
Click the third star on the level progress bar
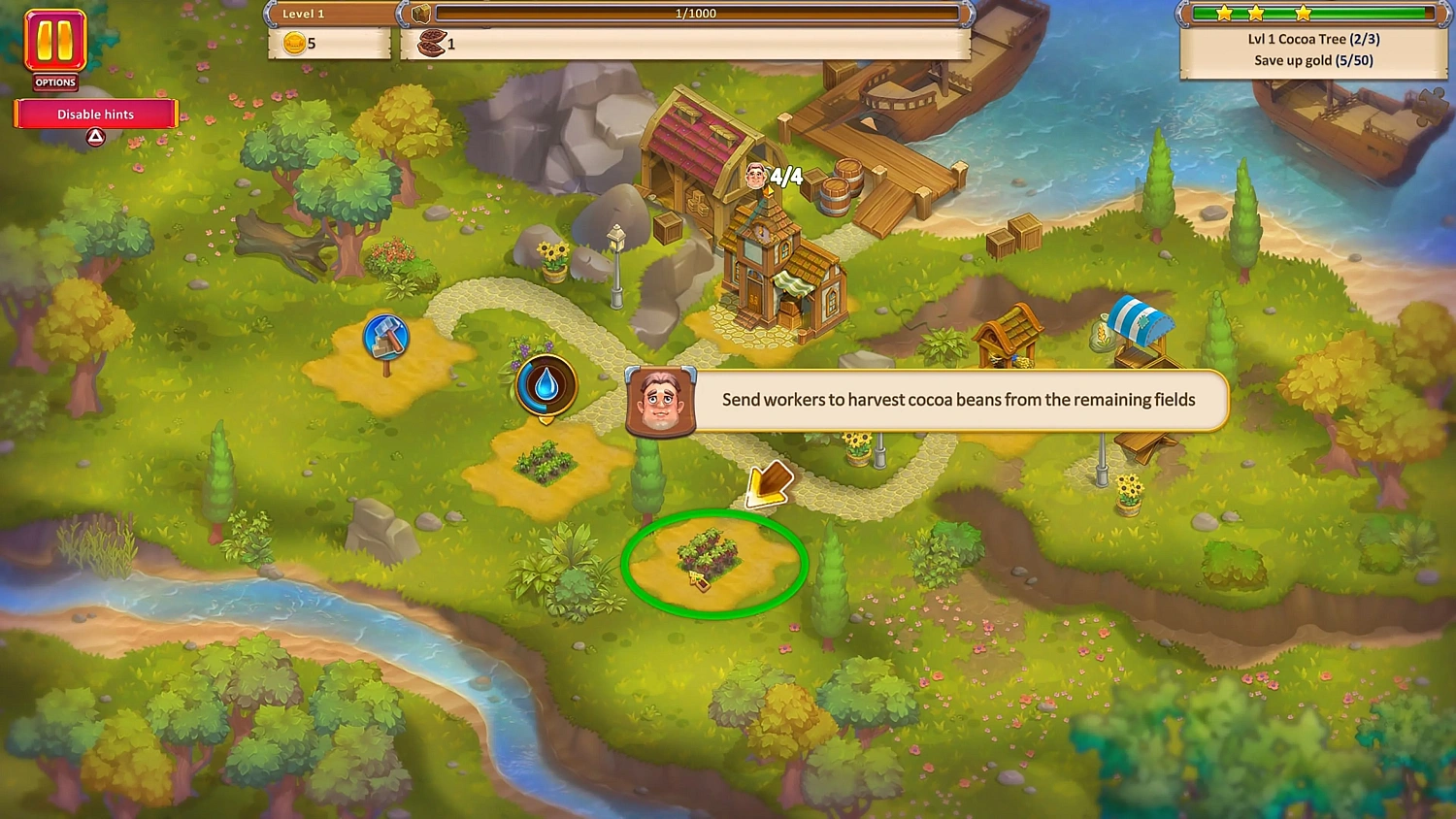1304,13
